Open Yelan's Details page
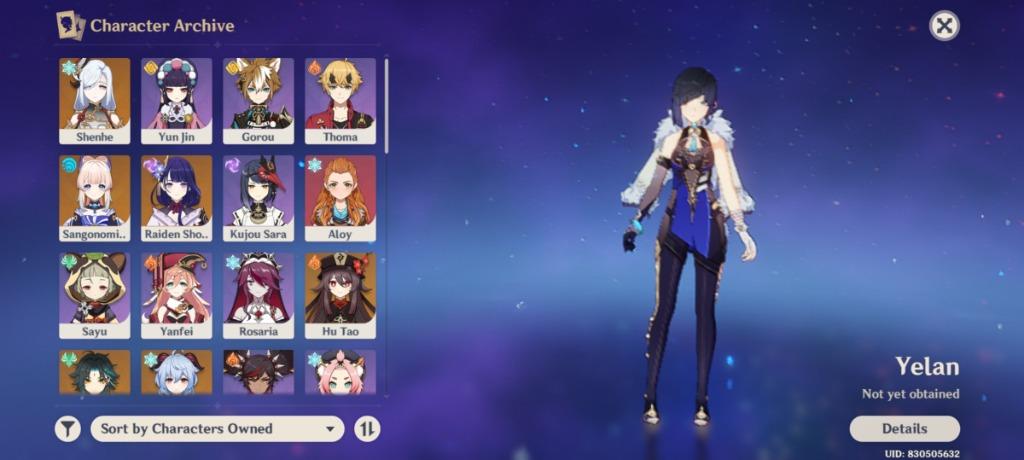Viewport: 1024px width, 460px height. coord(904,429)
